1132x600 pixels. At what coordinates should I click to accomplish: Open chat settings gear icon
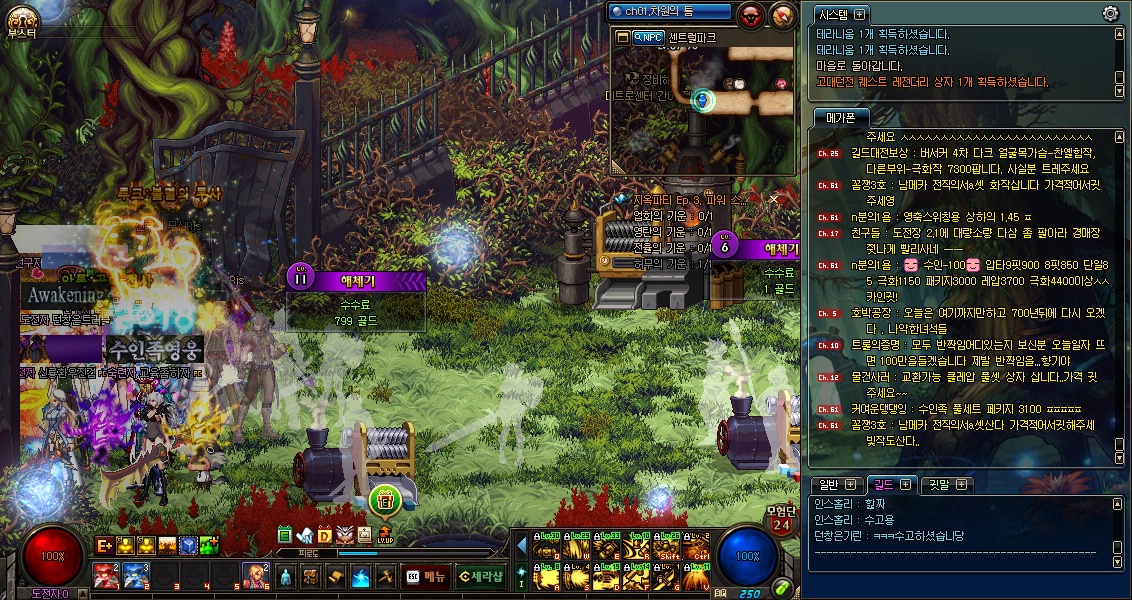tap(1110, 13)
